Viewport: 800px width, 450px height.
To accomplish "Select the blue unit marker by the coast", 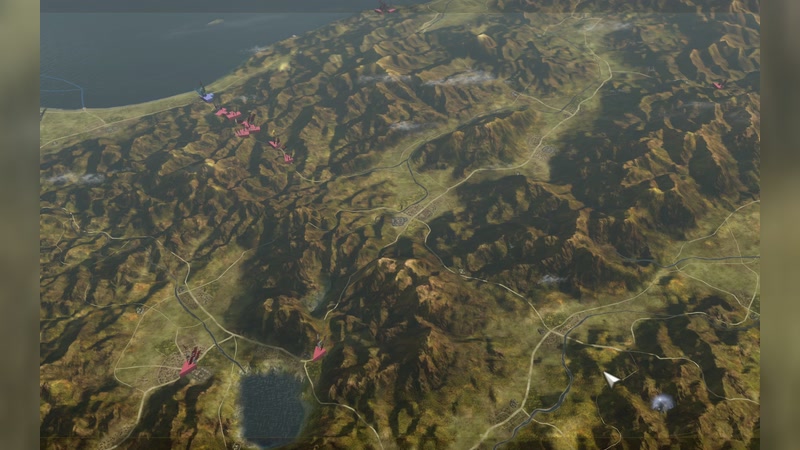I will [x=206, y=96].
